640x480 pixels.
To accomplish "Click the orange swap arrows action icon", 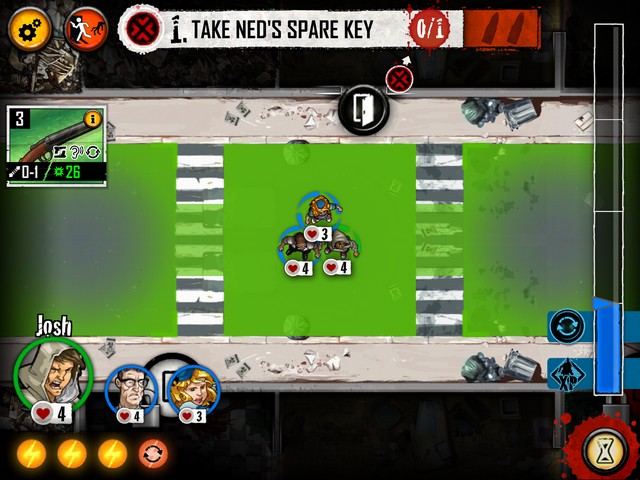I will coord(153,454).
